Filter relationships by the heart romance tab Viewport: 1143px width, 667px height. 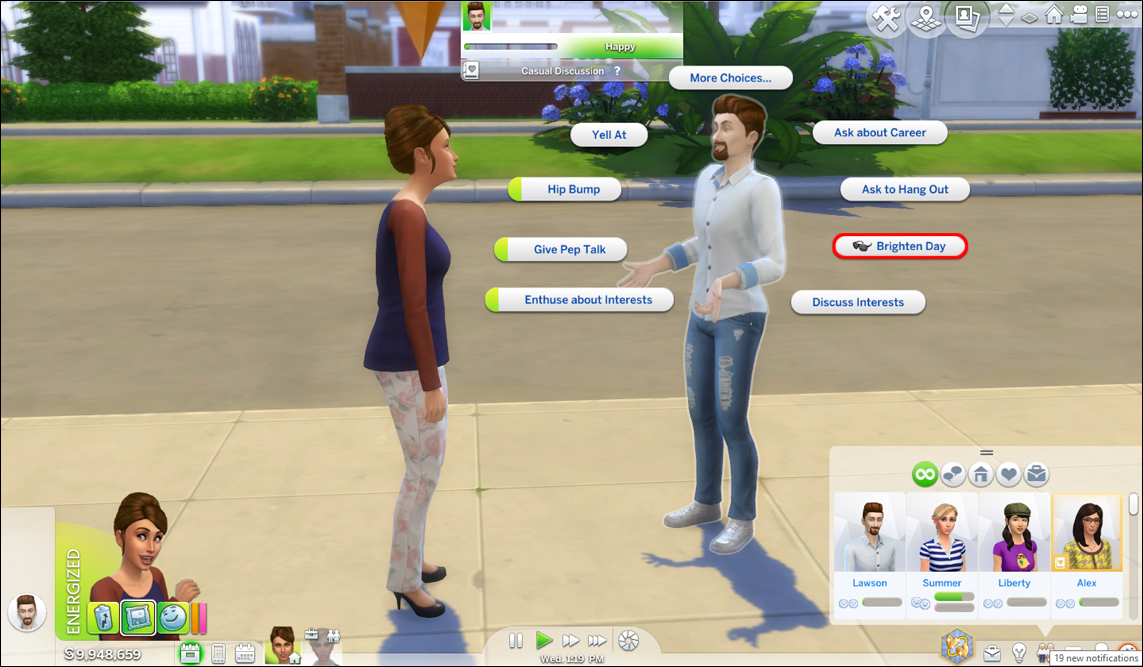click(1008, 474)
